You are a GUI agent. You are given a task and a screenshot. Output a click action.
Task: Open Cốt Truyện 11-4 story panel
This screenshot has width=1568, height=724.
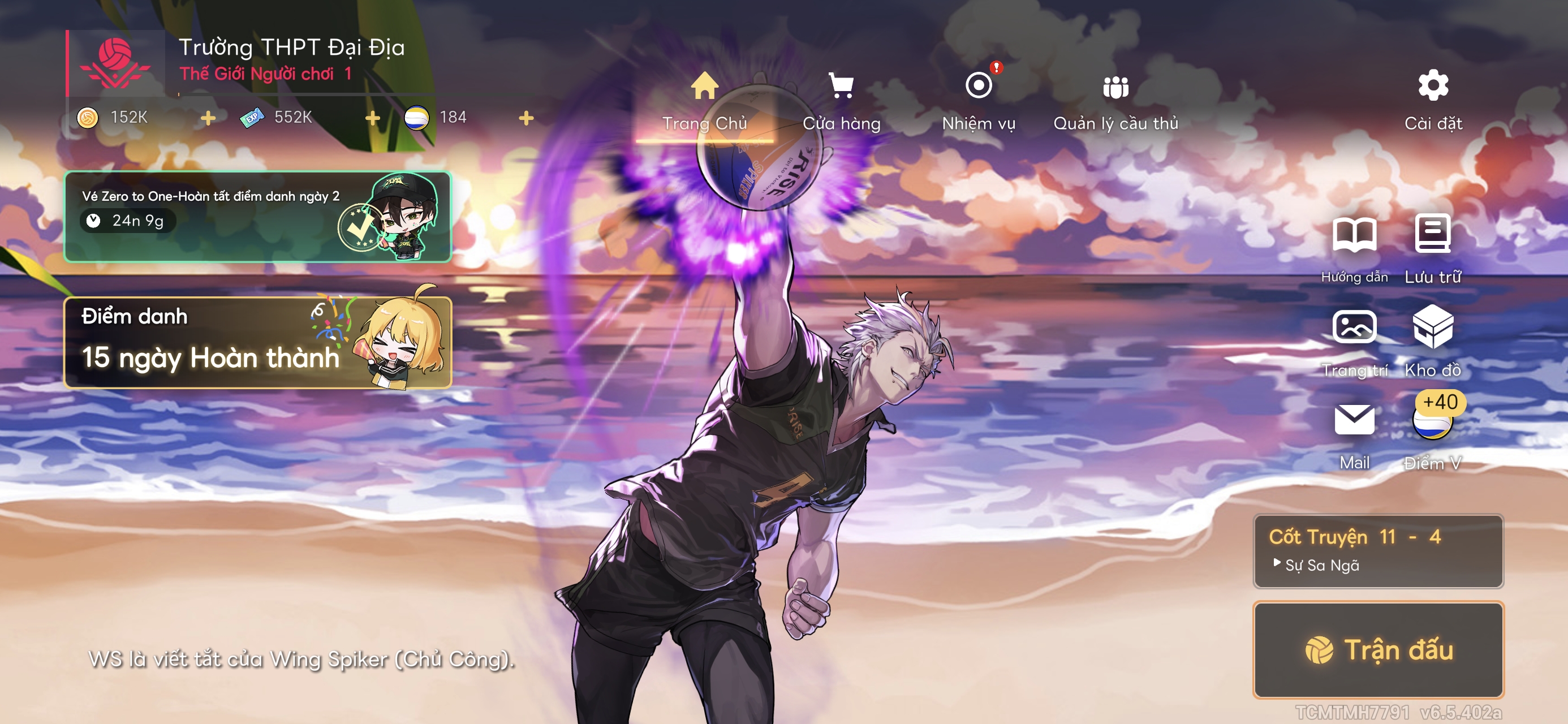click(x=1378, y=551)
